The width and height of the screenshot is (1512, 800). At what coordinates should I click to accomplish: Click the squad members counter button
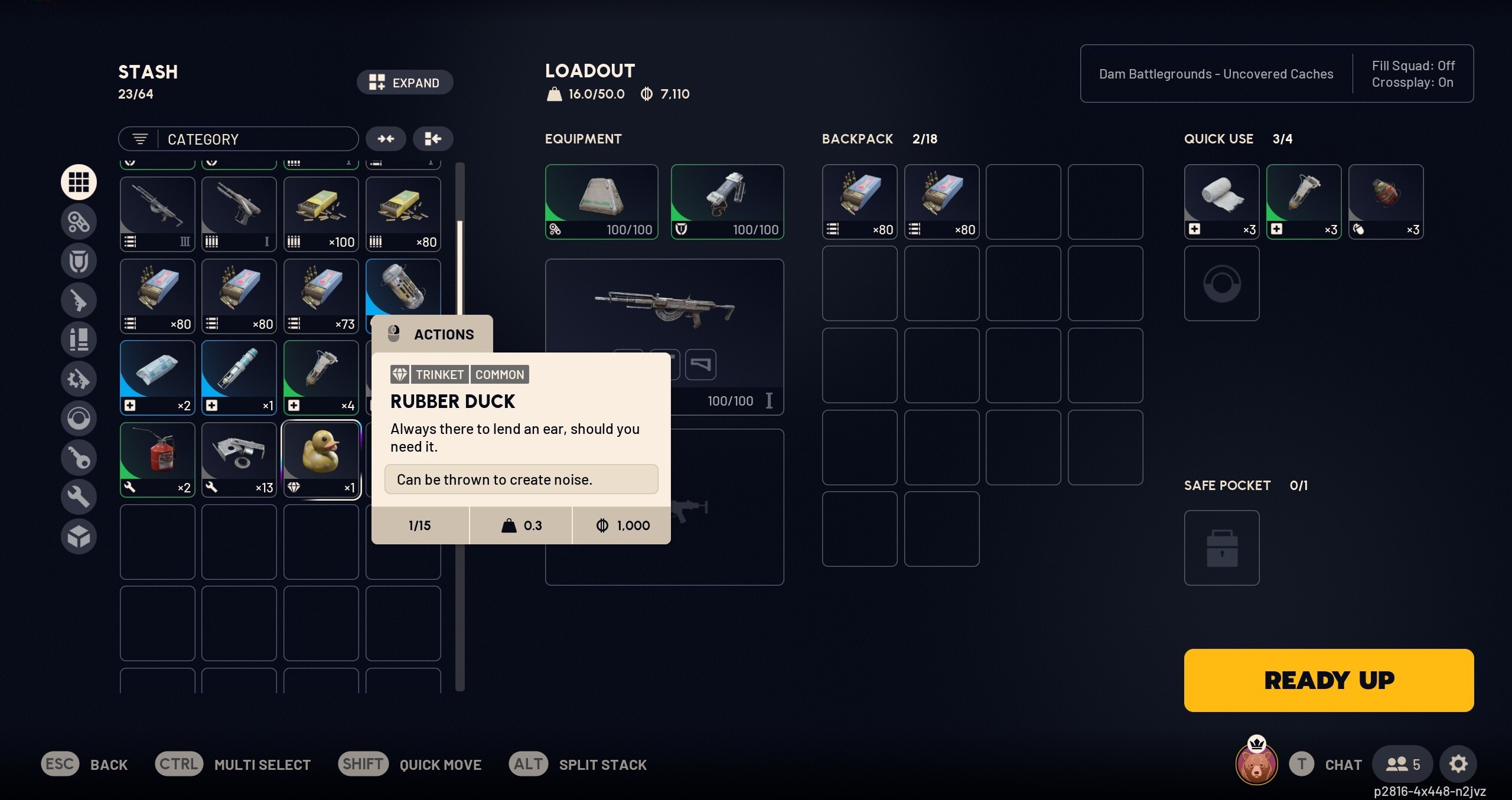1402,763
